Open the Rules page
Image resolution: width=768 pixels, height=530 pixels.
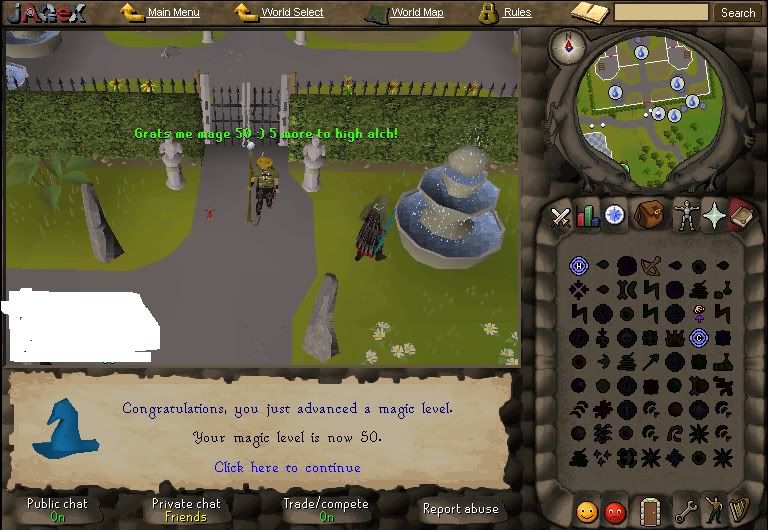(516, 12)
